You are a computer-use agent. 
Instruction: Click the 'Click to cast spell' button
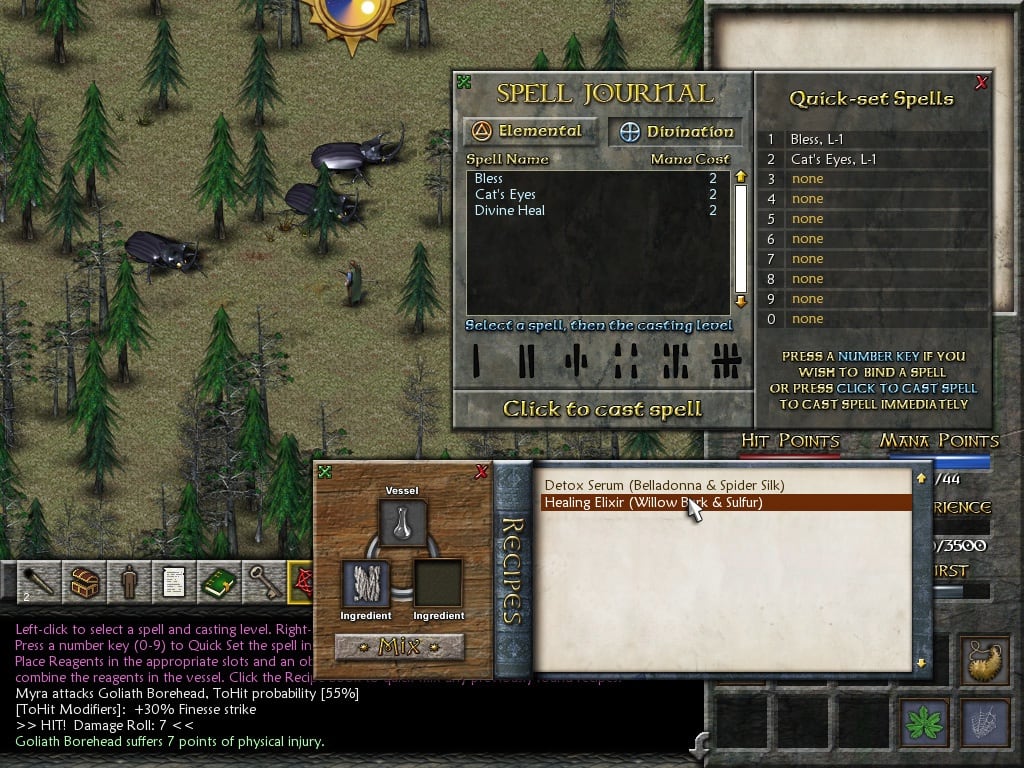(x=602, y=409)
